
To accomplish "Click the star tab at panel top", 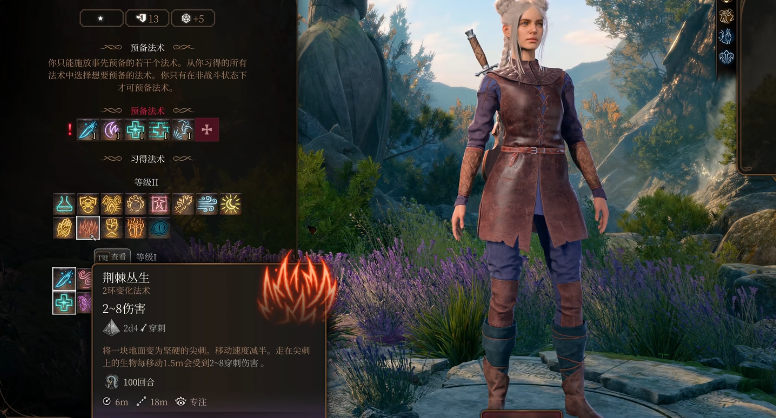I will [99, 18].
